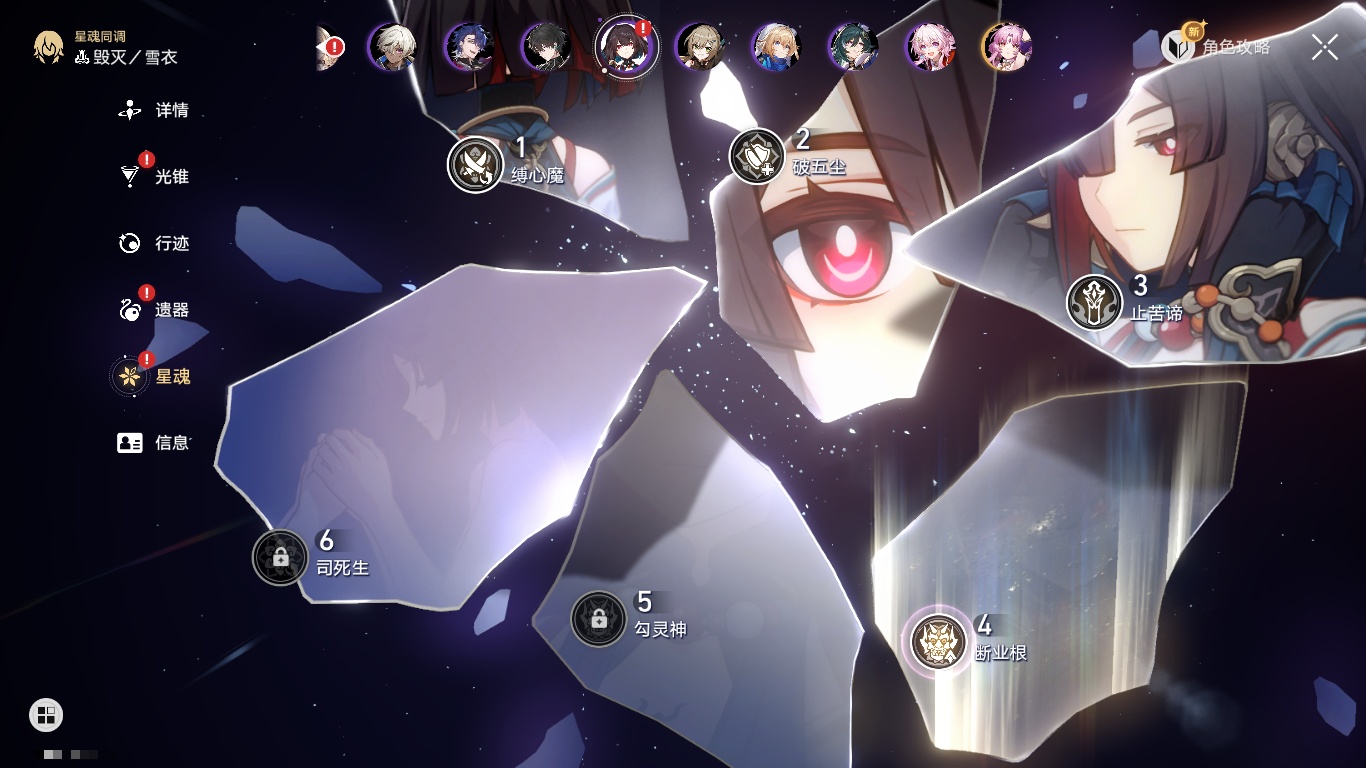The height and width of the screenshot is (768, 1366).
Task: View eidolon 2 破五尘
Action: (x=757, y=156)
